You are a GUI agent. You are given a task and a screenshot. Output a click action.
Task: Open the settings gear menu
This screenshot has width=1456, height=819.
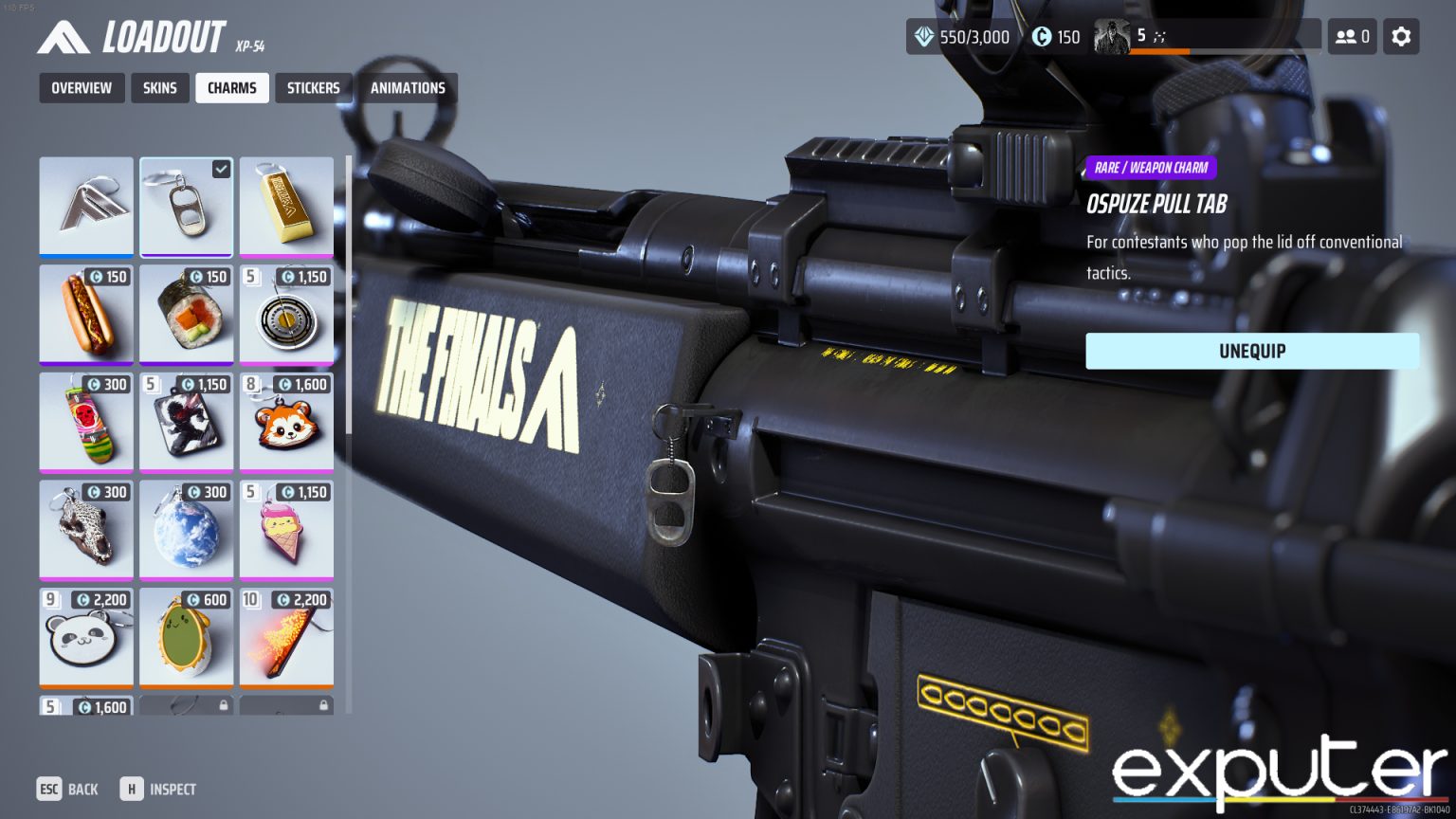1401,37
